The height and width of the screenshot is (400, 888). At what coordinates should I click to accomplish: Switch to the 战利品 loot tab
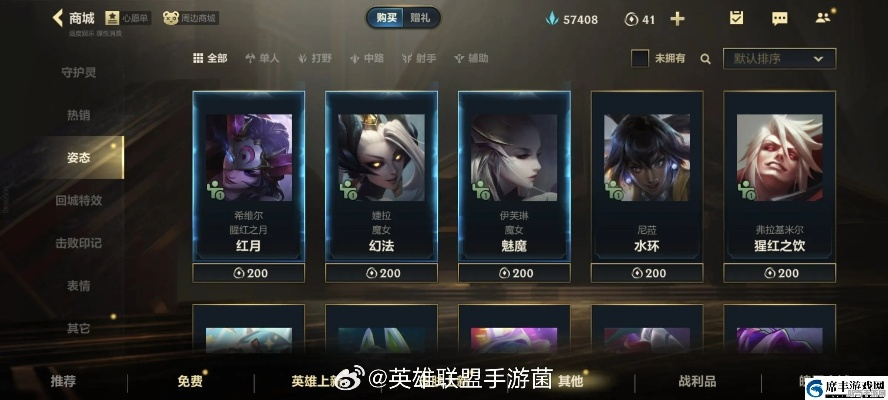(x=697, y=381)
